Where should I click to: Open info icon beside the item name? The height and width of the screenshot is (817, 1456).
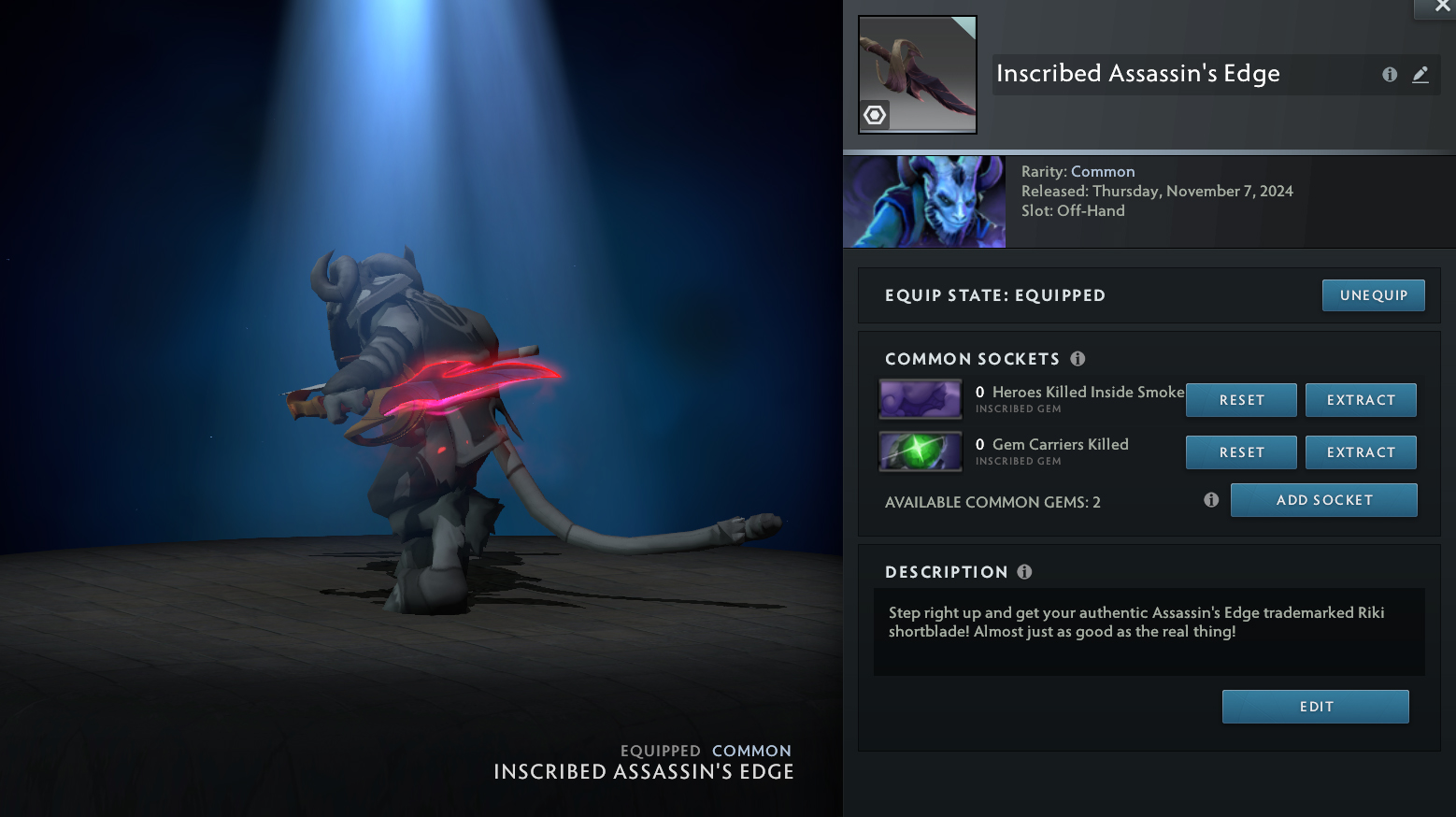tap(1390, 75)
